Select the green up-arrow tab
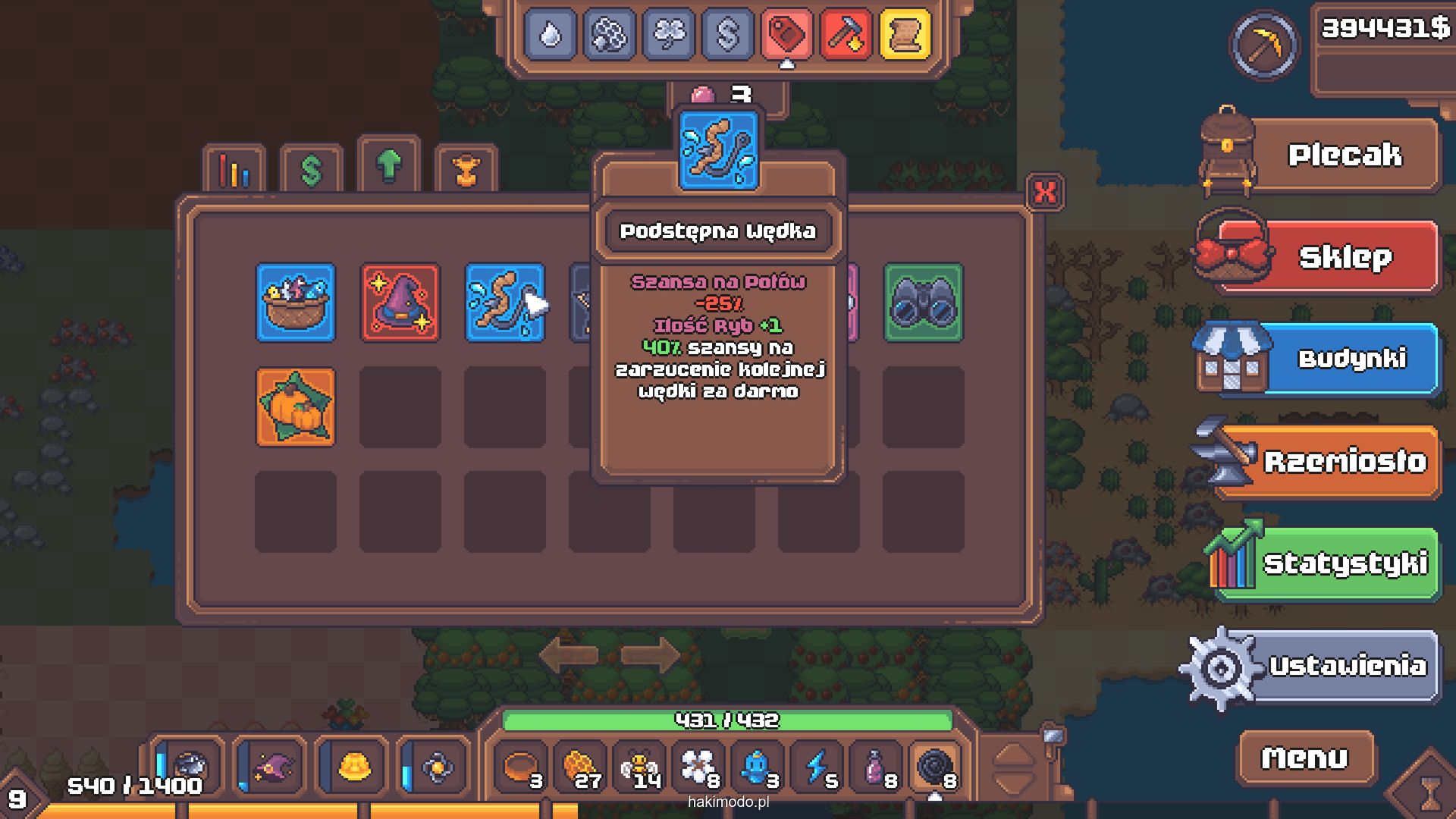The height and width of the screenshot is (819, 1456). pyautogui.click(x=389, y=164)
